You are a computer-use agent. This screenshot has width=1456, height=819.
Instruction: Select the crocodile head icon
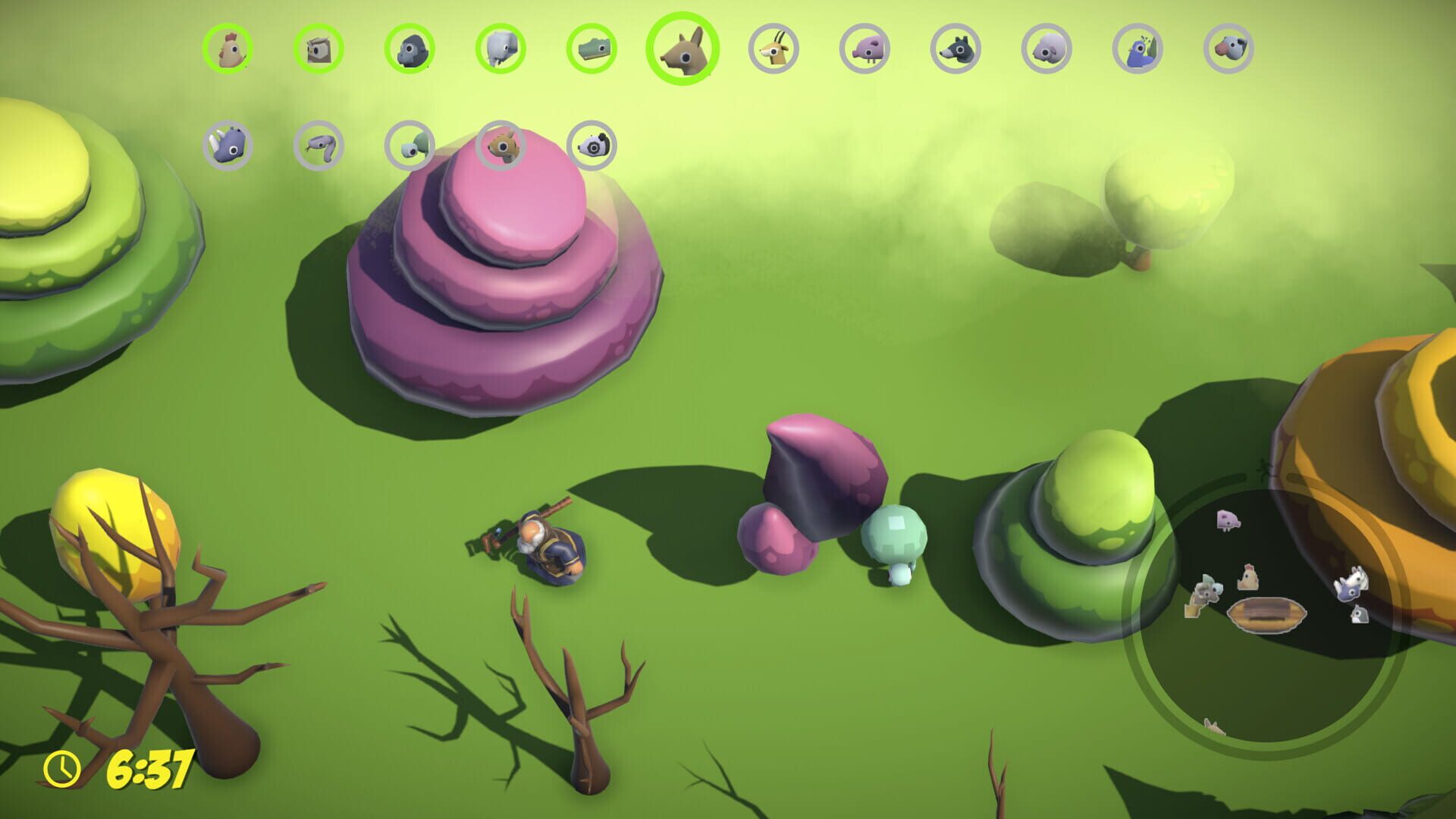click(593, 49)
